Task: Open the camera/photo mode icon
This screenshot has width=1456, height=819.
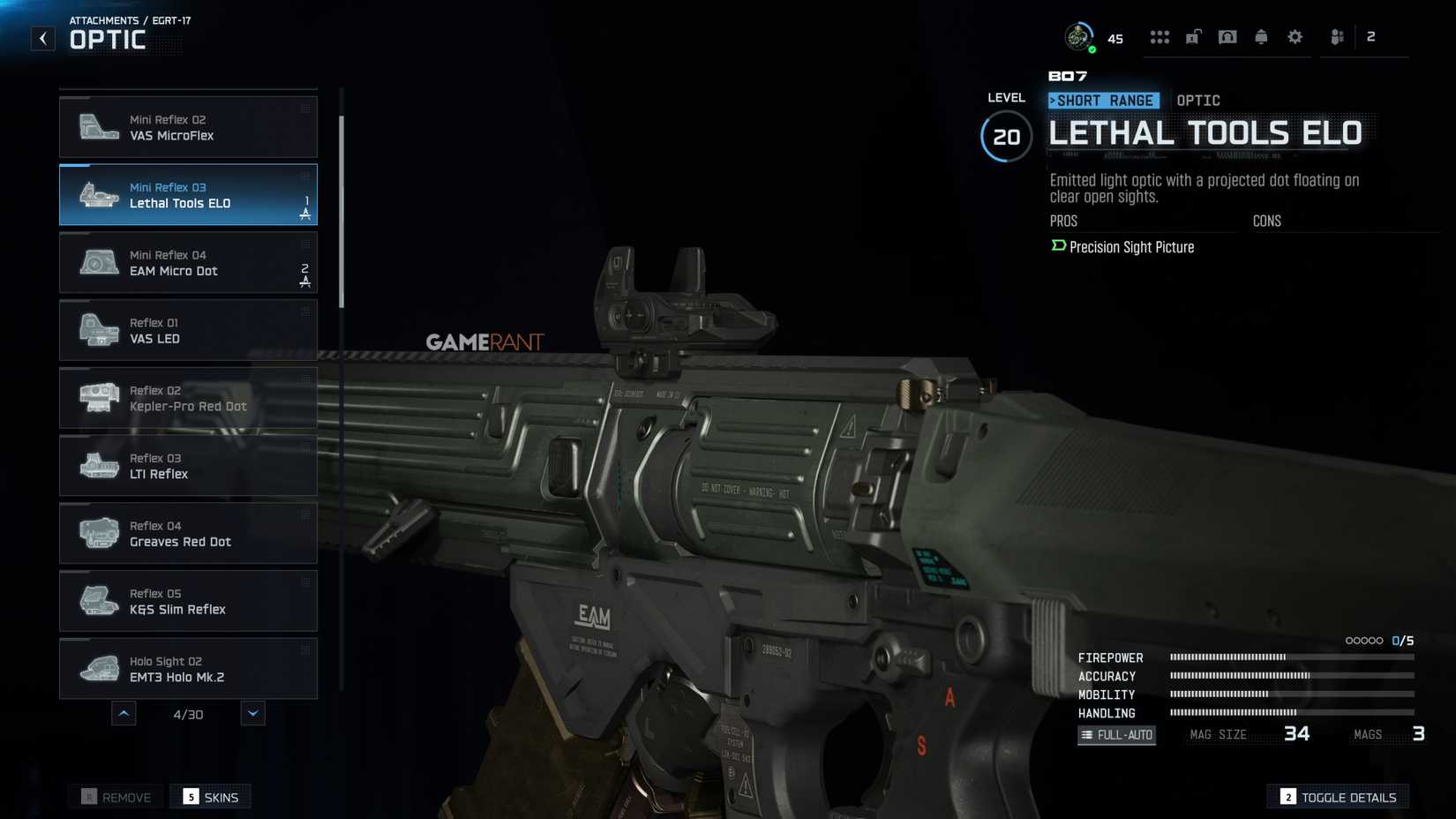Action: pyautogui.click(x=1227, y=36)
